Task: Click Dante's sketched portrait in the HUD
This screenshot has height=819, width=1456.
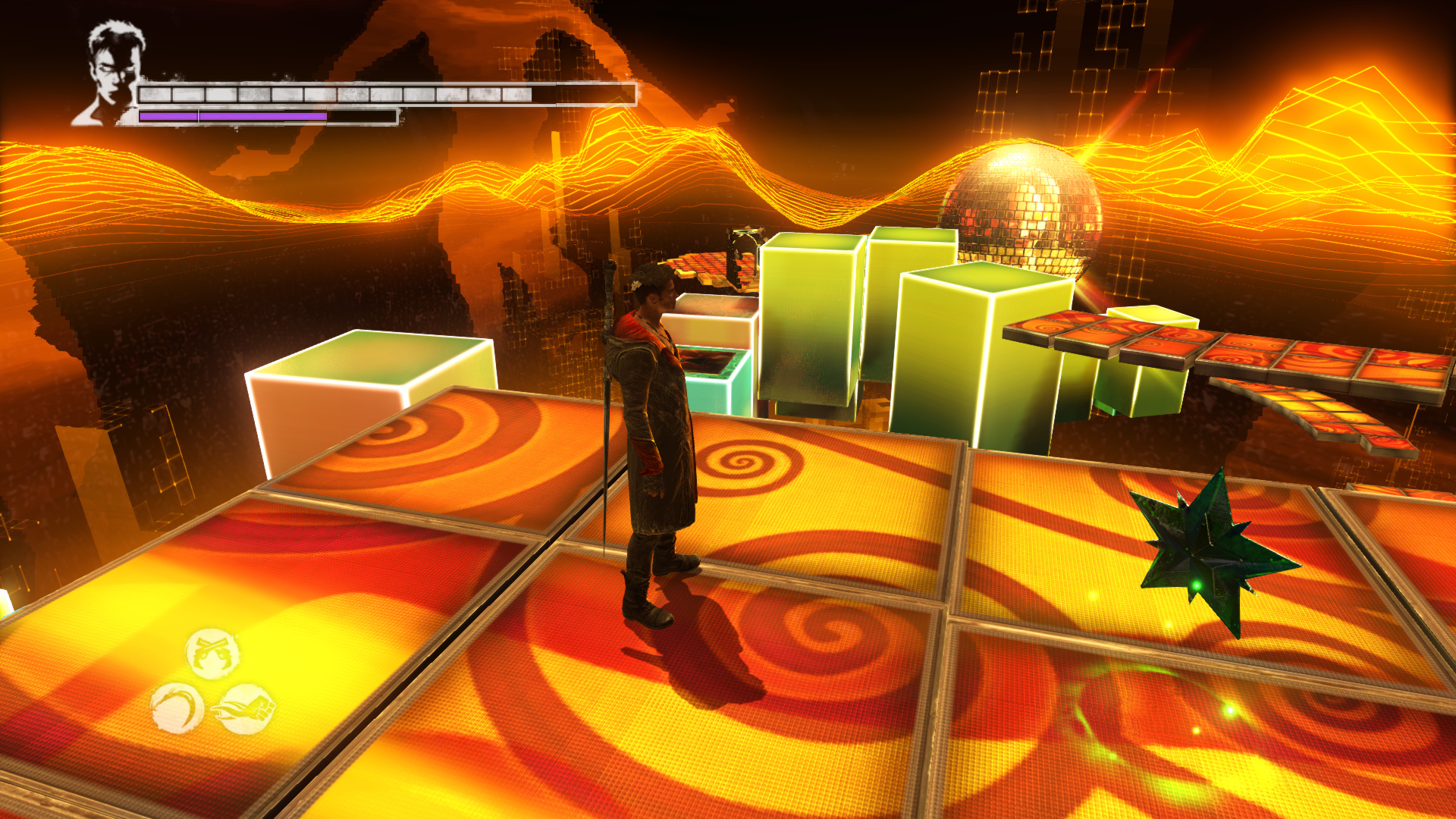Action: point(110,74)
